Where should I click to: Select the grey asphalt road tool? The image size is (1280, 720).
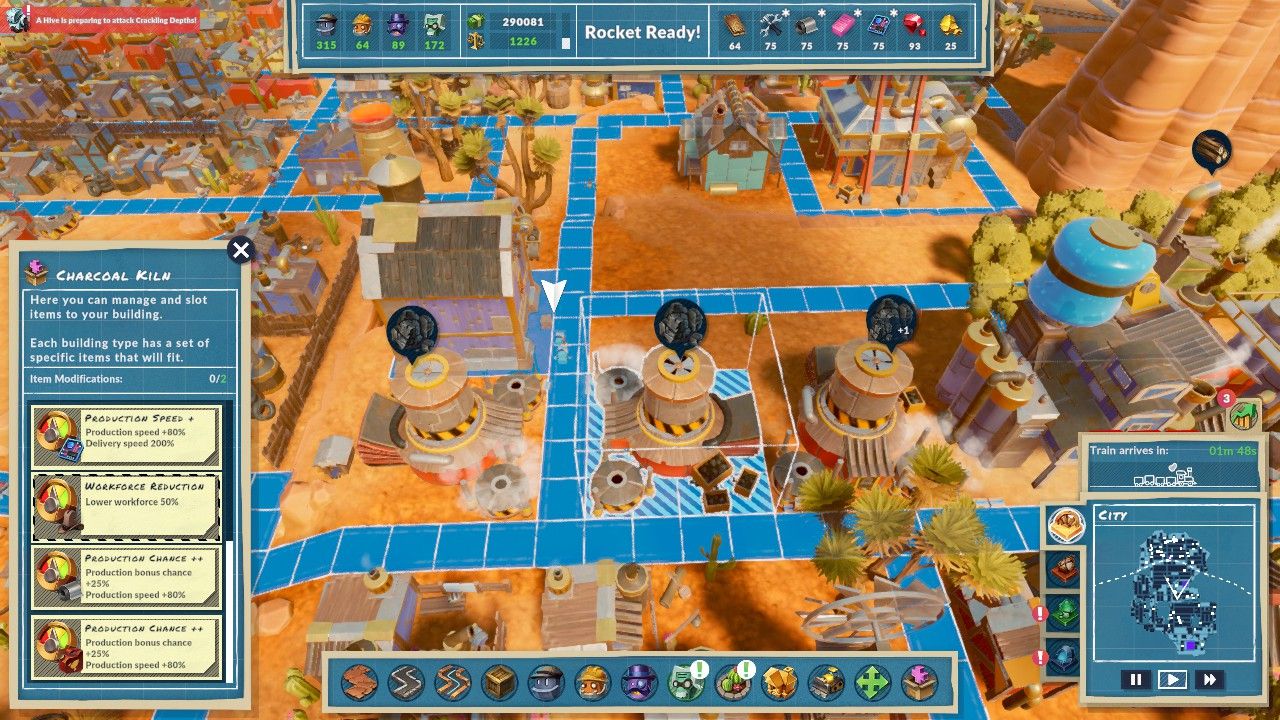[406, 684]
